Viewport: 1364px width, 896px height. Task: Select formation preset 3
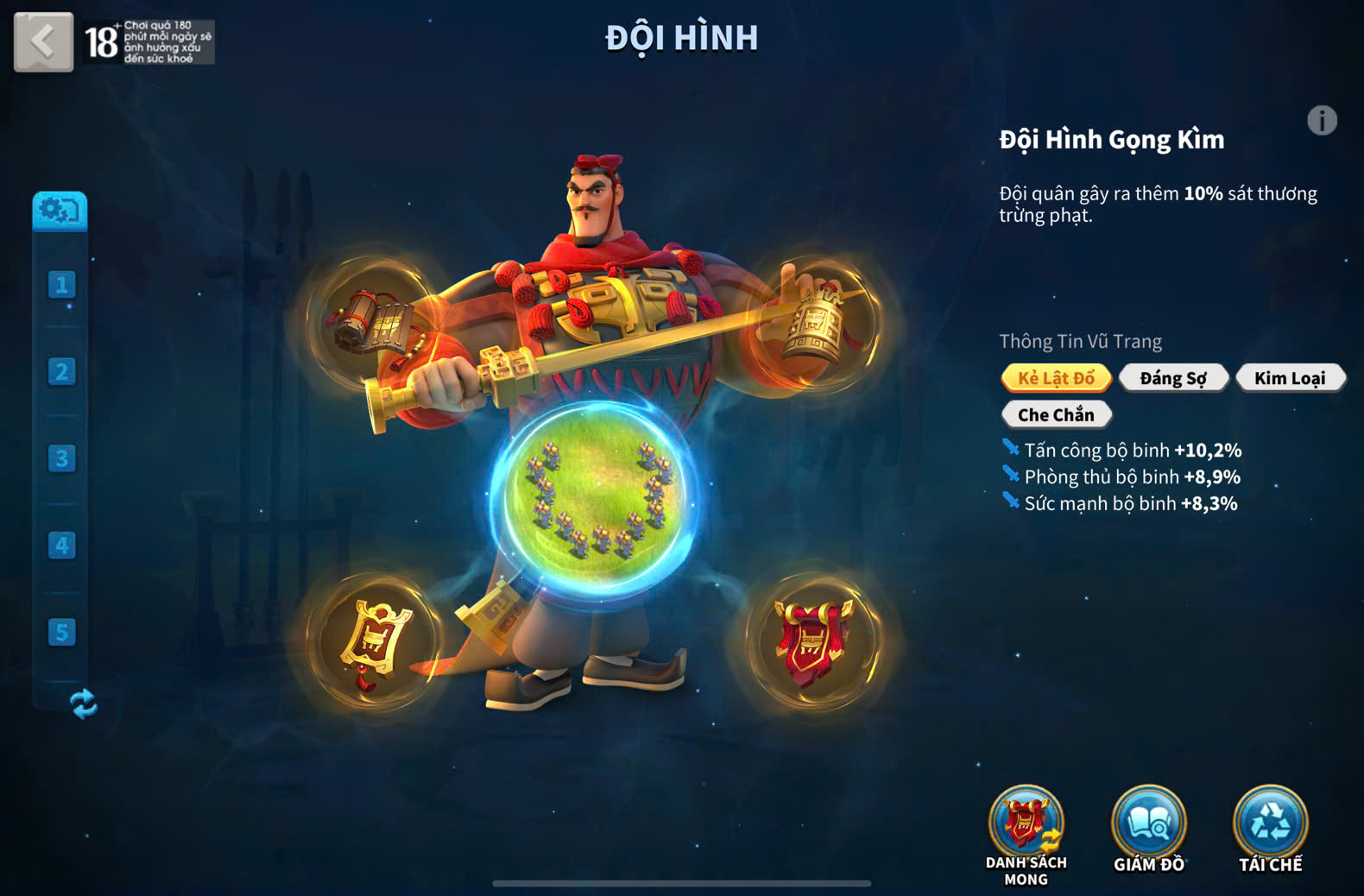61,458
